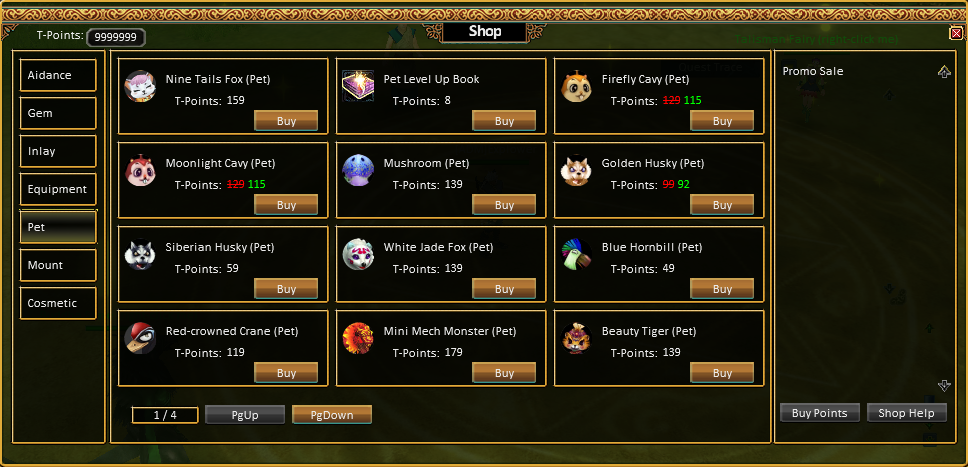Image resolution: width=968 pixels, height=467 pixels.
Task: Open Shop Help
Action: pyautogui.click(x=906, y=413)
